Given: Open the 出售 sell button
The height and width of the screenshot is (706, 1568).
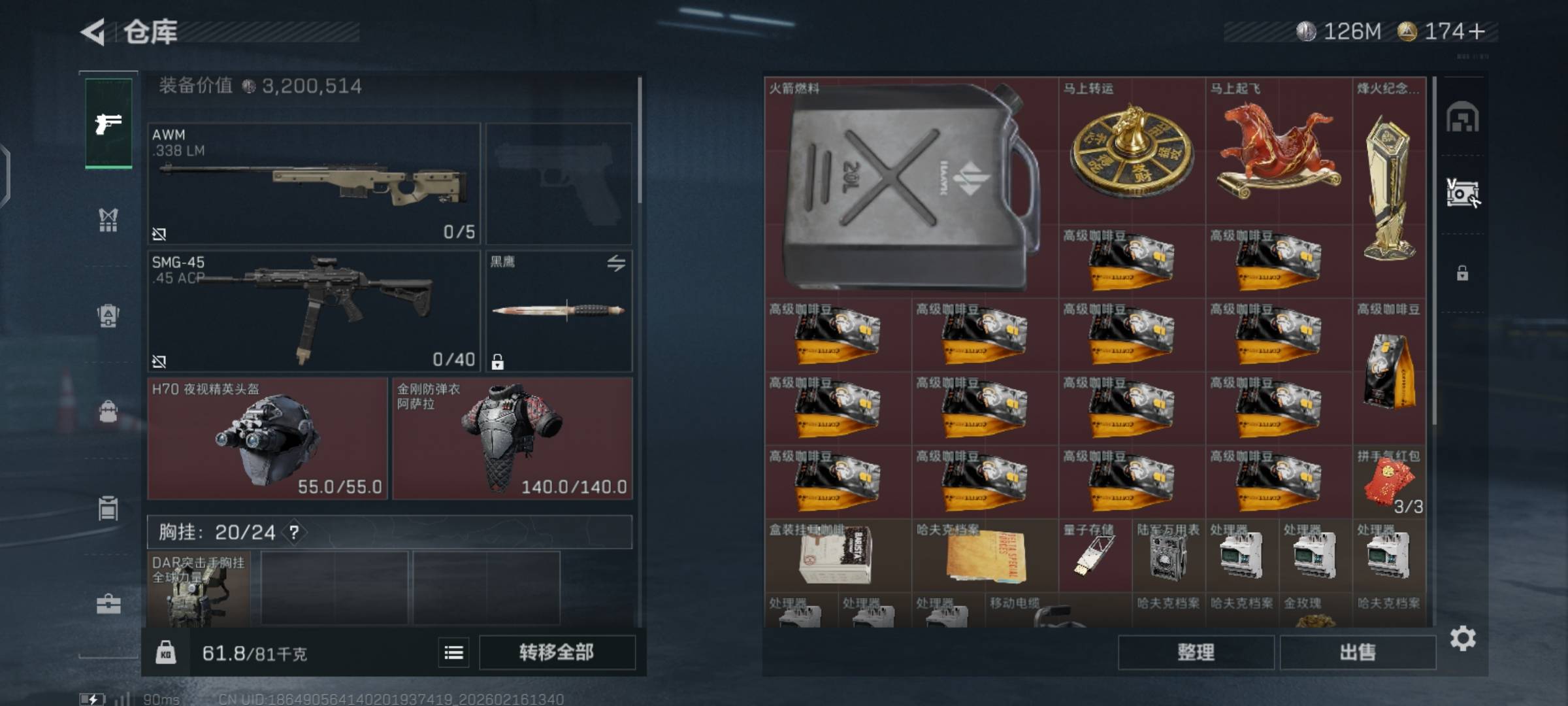Looking at the screenshot, I should point(1358,652).
